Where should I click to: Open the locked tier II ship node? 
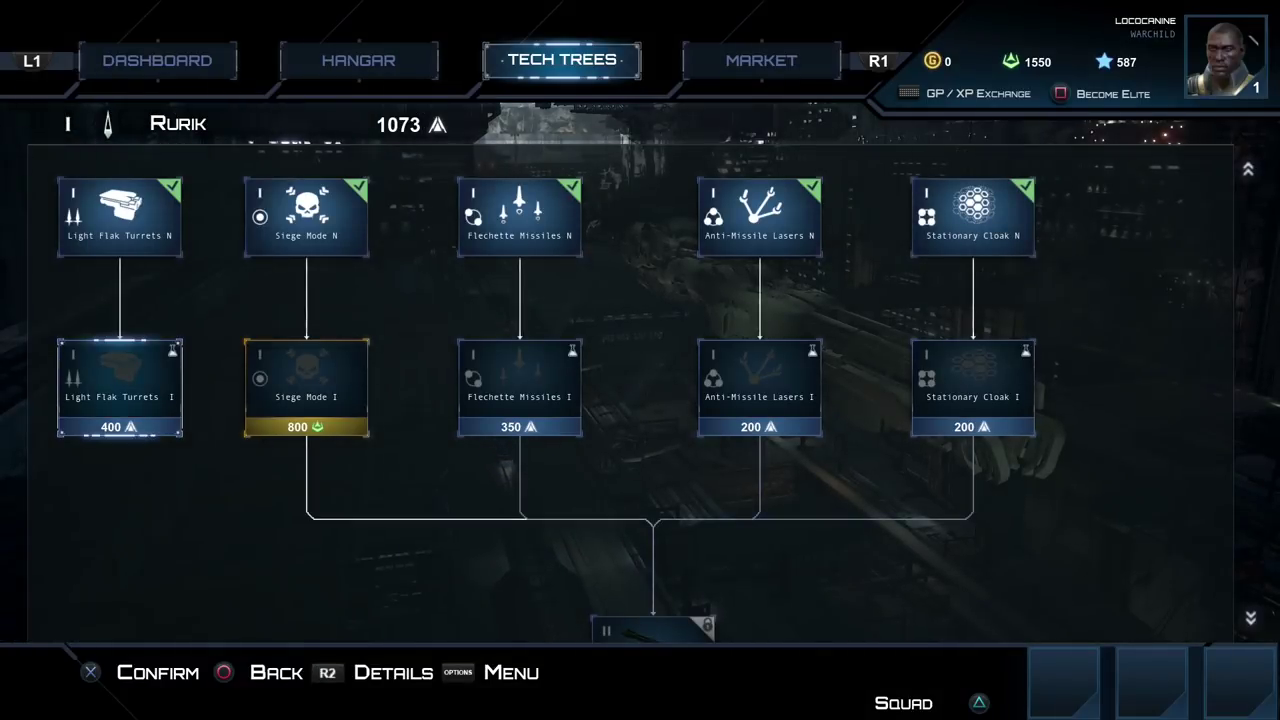[x=653, y=629]
